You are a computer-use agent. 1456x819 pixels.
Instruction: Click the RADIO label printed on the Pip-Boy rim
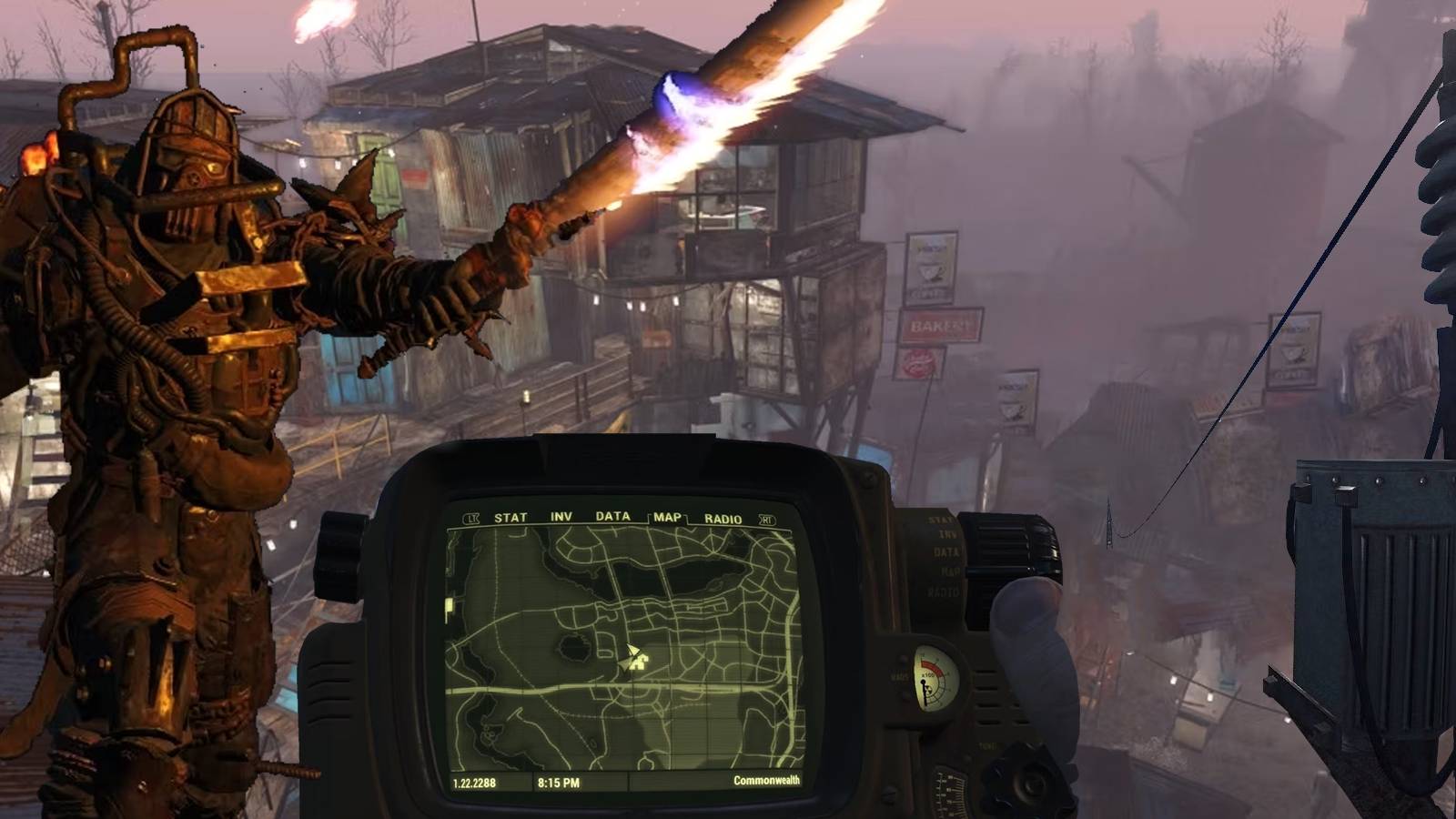(x=944, y=591)
